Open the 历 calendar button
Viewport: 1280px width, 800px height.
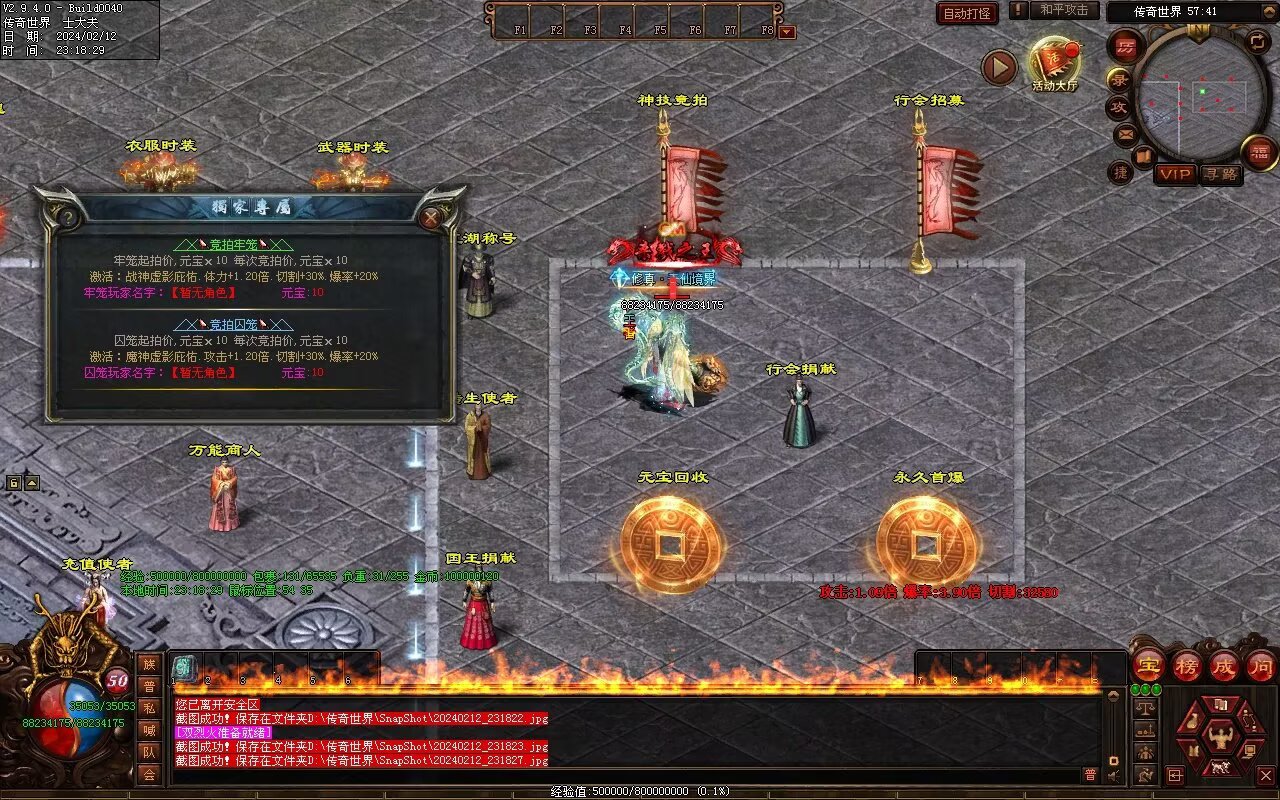coord(1126,47)
